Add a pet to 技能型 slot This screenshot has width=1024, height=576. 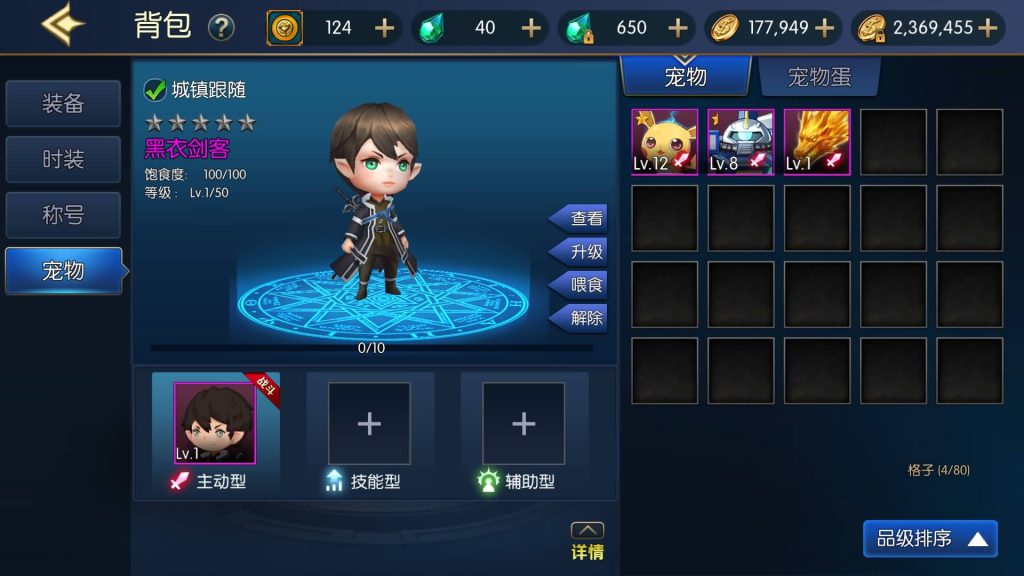pos(369,424)
